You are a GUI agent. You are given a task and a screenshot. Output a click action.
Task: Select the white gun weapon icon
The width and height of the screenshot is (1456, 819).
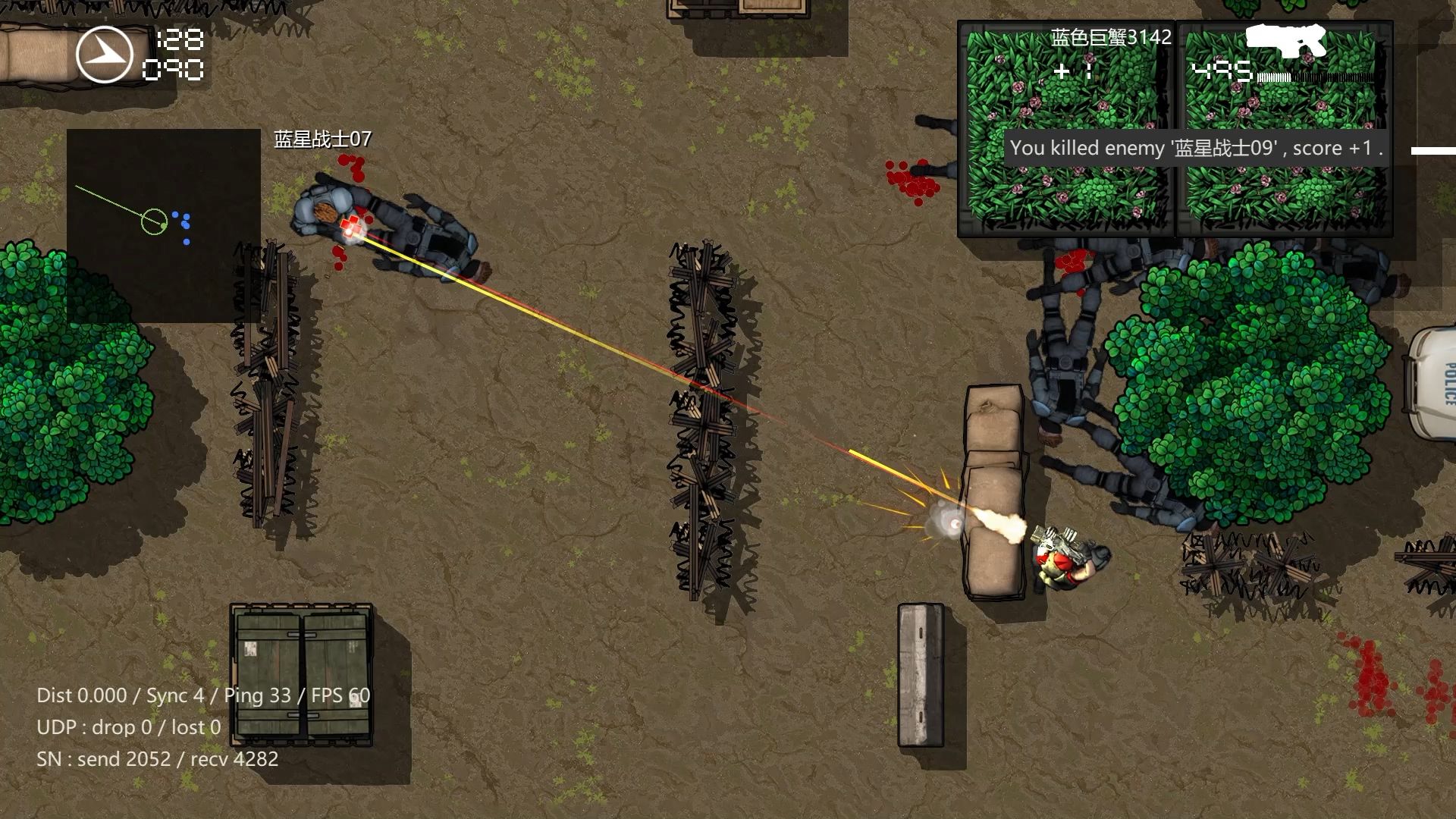(1288, 42)
